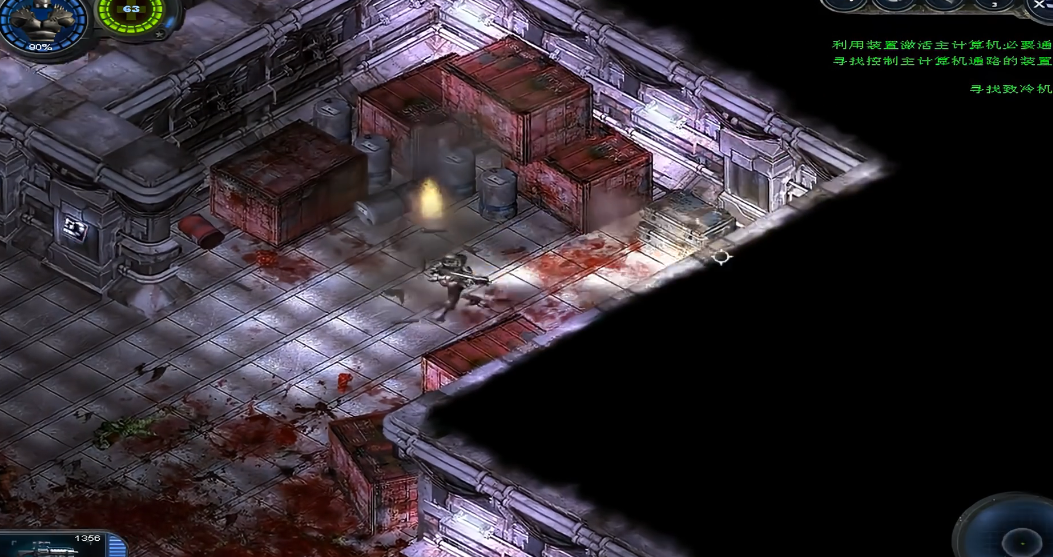
Task: Select the objective line 寻找致冷机
Action: click(x=1011, y=89)
